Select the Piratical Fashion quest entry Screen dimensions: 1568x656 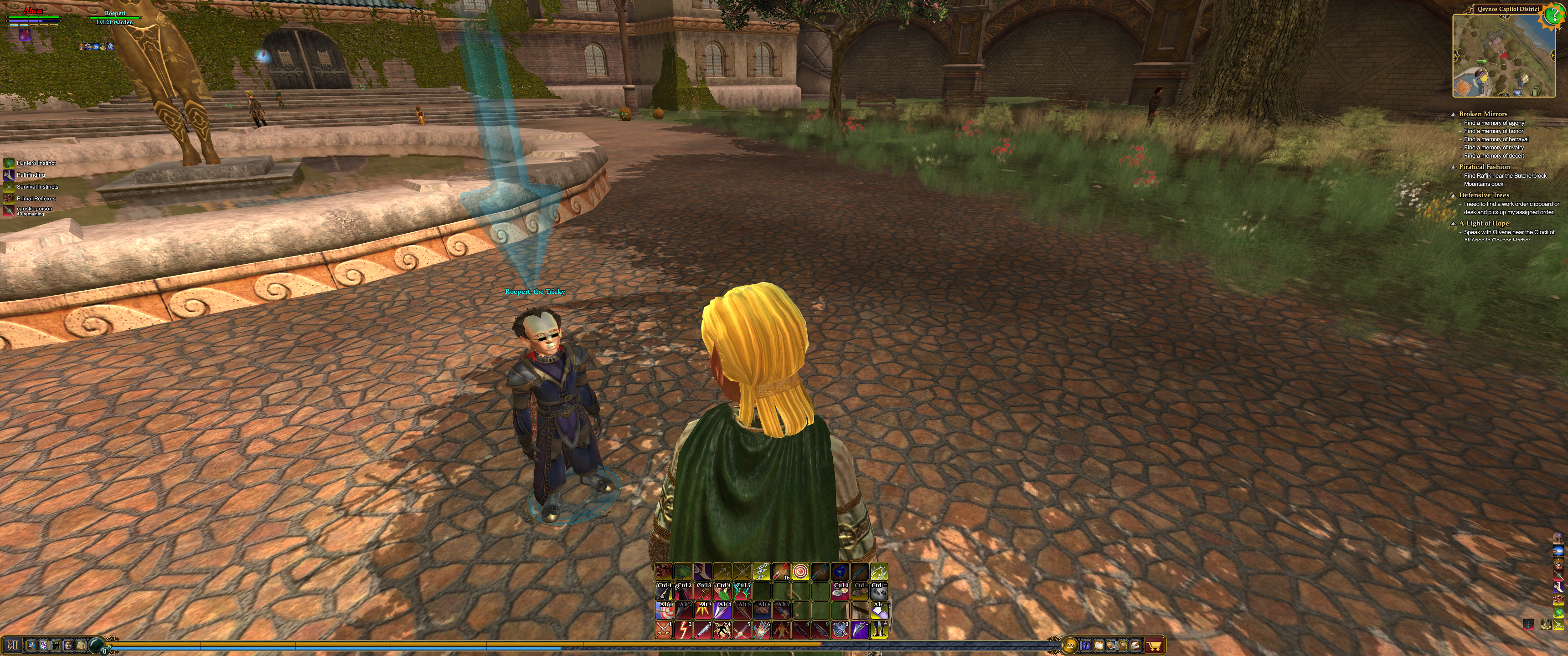click(1484, 167)
